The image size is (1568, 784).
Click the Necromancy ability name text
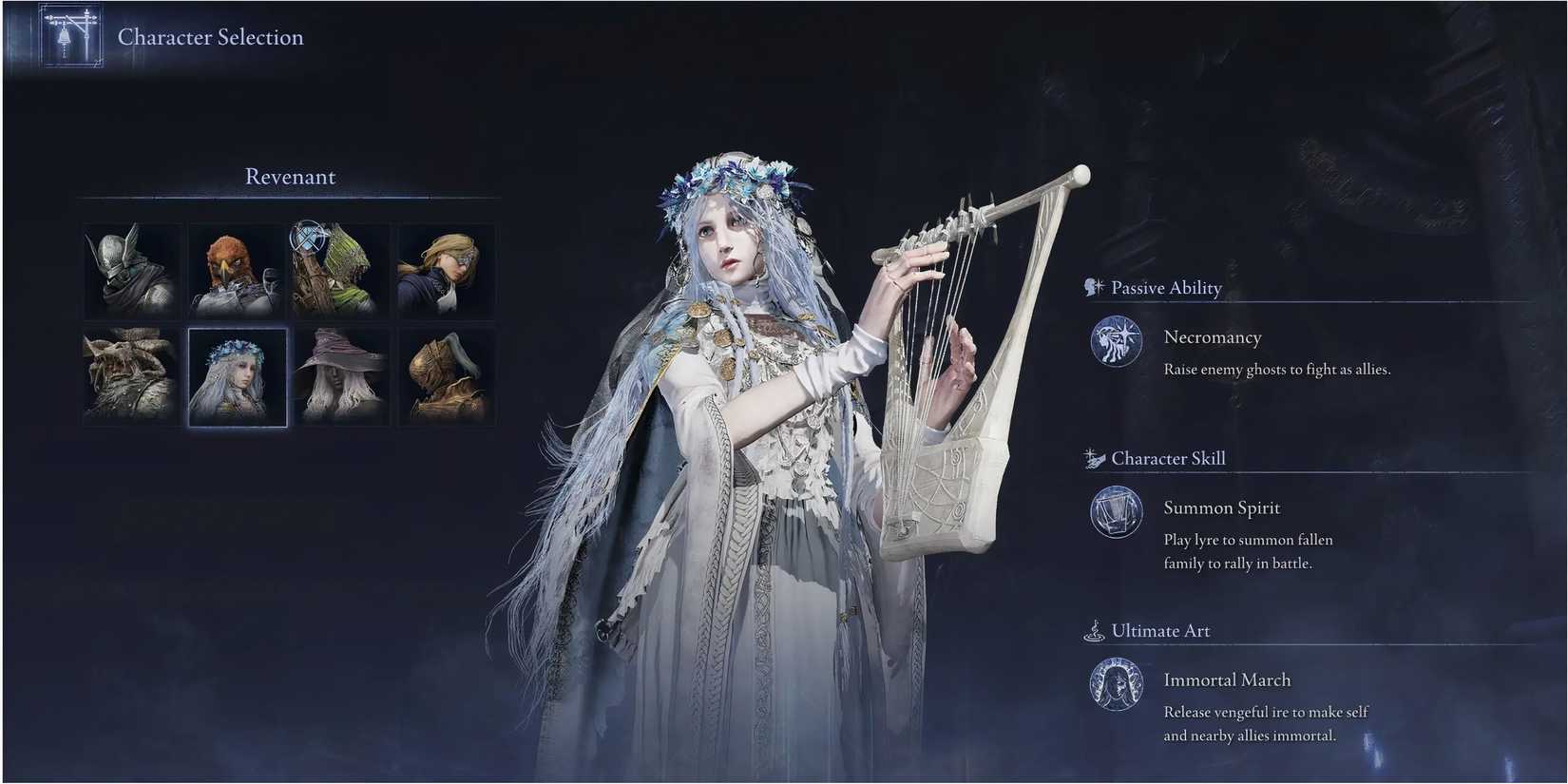(x=1212, y=336)
